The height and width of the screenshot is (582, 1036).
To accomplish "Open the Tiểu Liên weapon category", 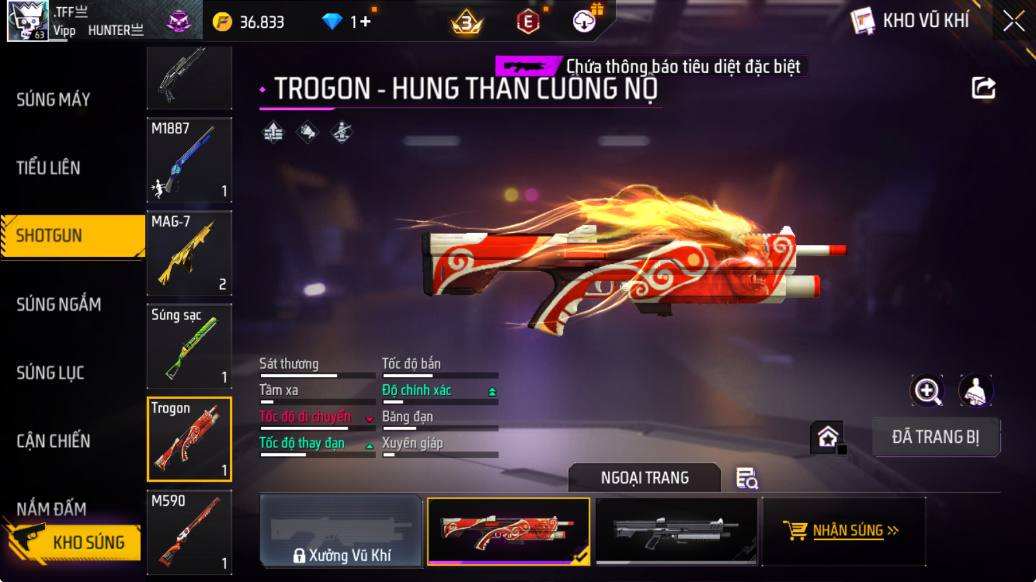I will click(49, 167).
